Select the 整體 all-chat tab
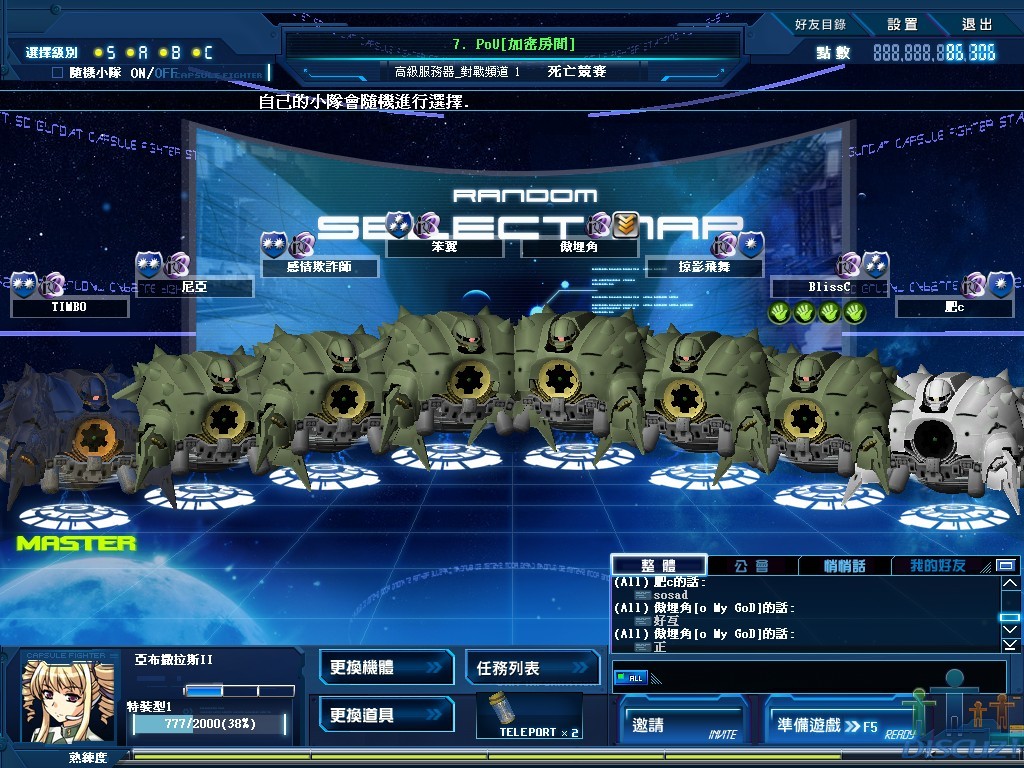The width and height of the screenshot is (1024, 768). (659, 566)
